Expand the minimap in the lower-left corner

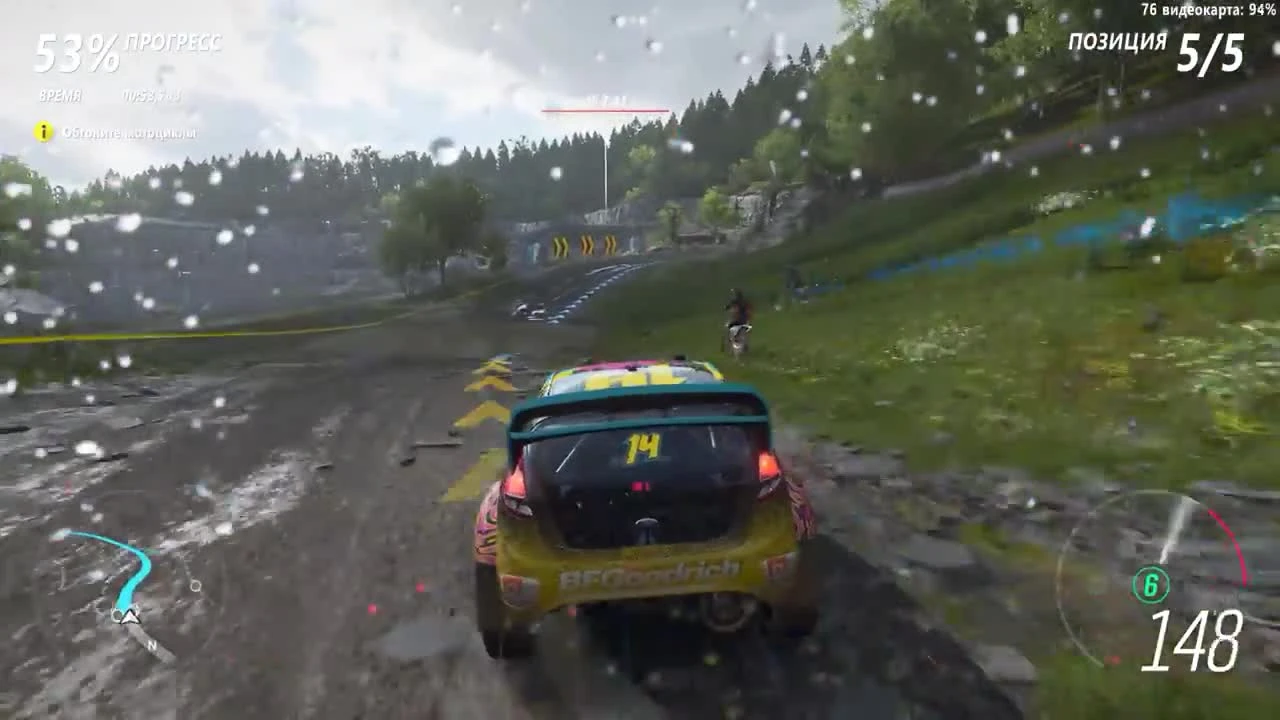point(130,605)
